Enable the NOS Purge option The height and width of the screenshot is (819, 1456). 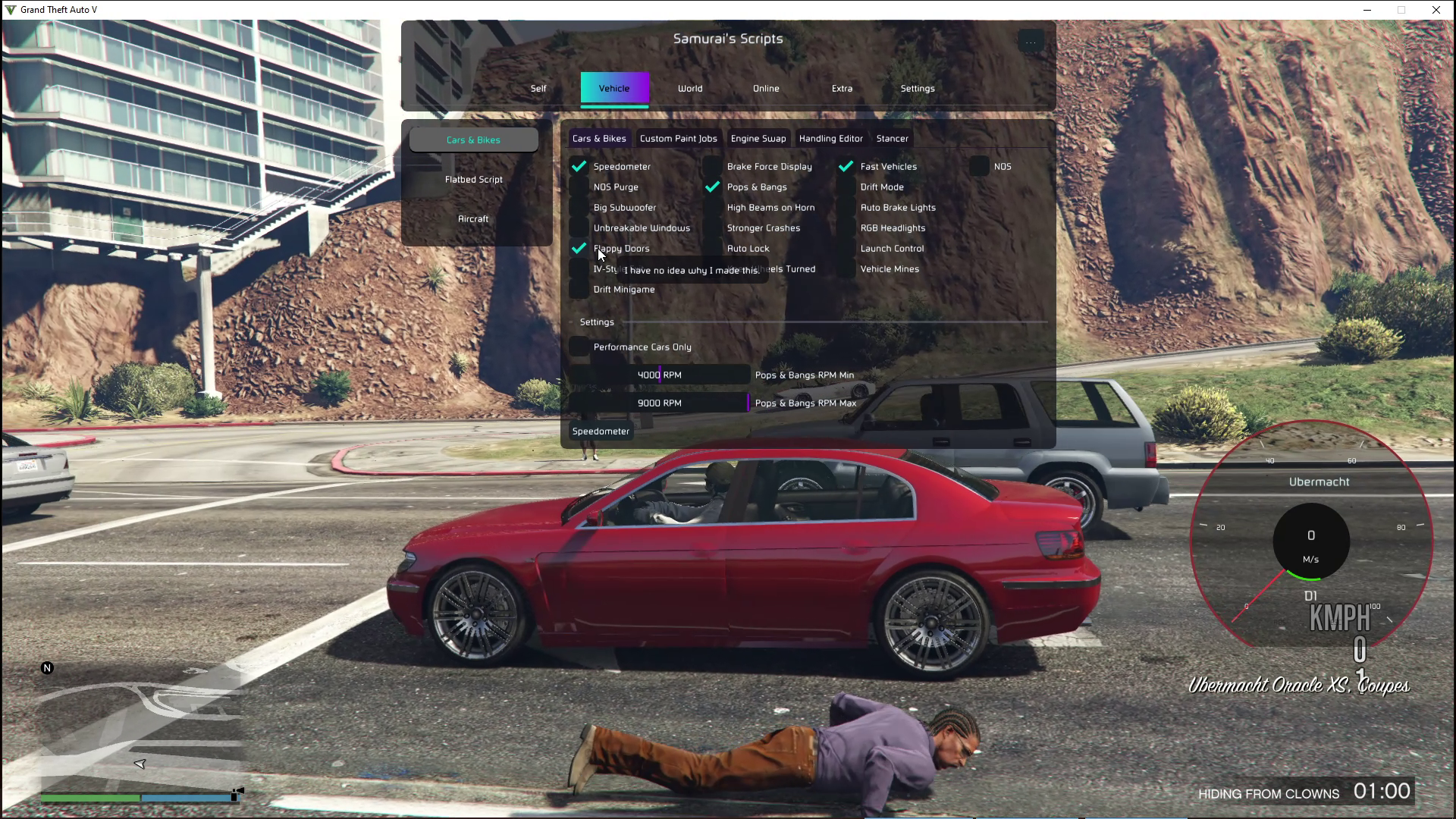pos(579,187)
